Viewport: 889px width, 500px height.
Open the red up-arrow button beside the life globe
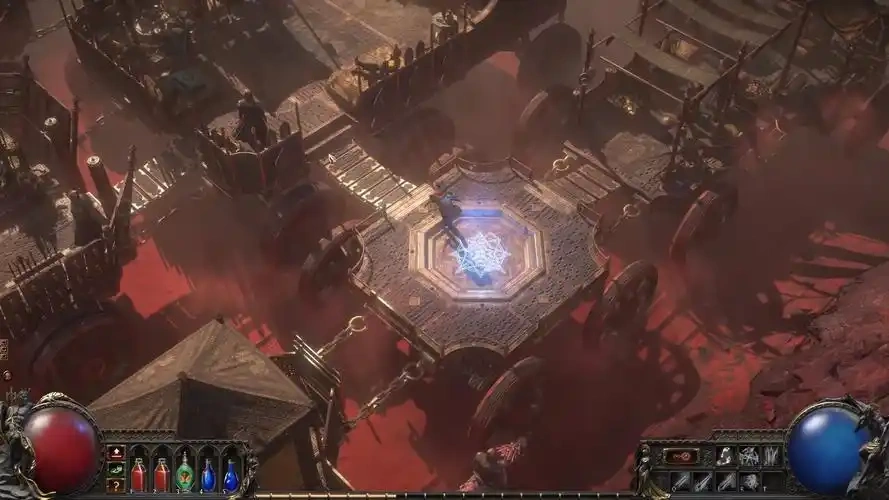(x=116, y=453)
